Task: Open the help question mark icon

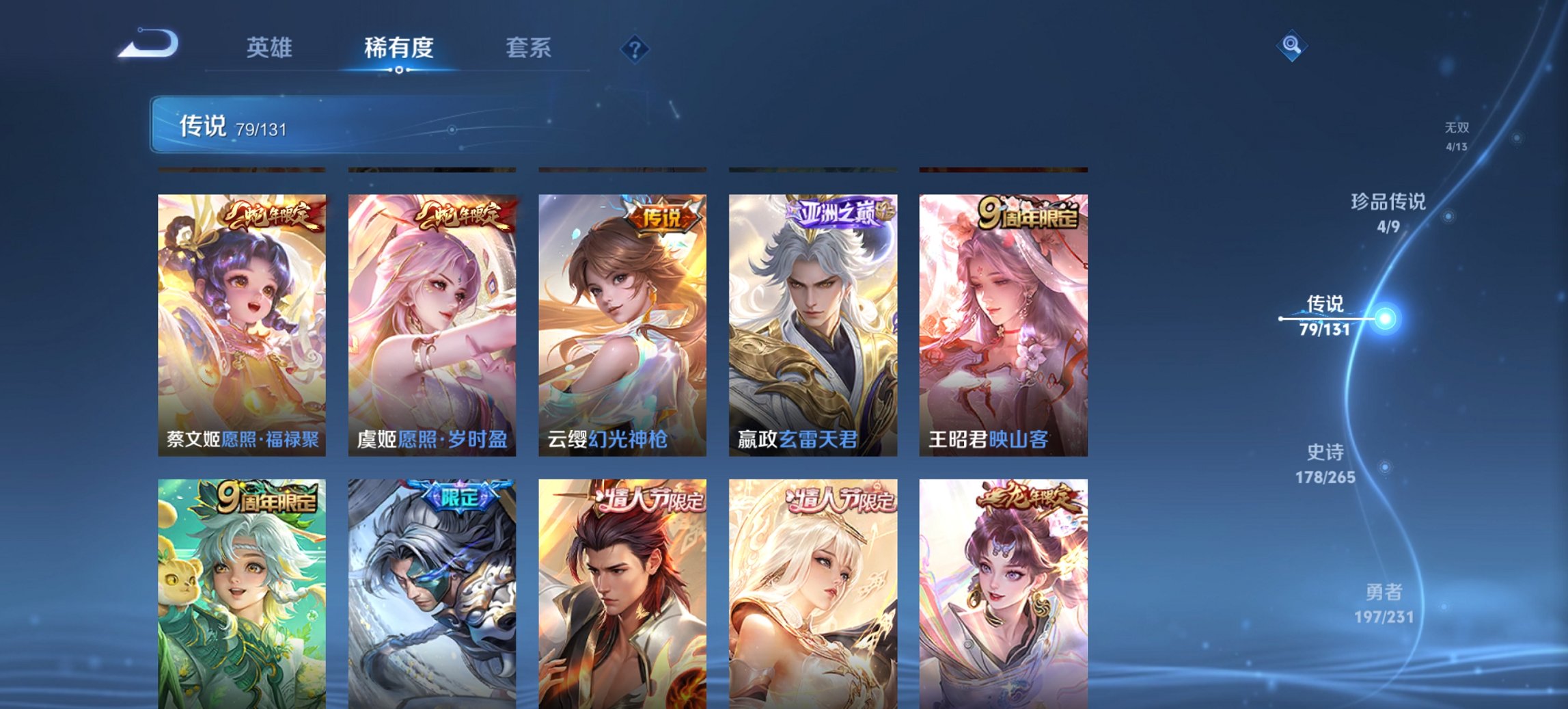Action: pos(634,49)
